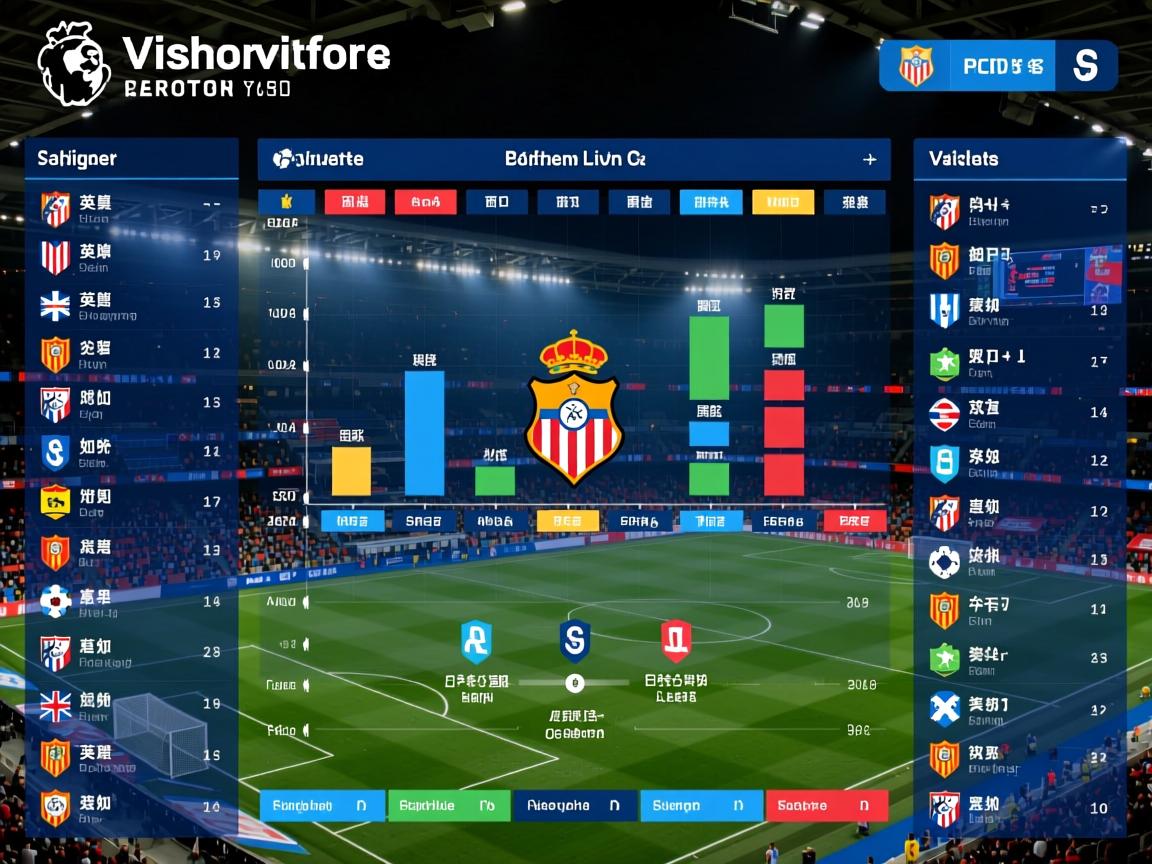
Task: Pick the red shield icon on pitch
Action: click(676, 641)
